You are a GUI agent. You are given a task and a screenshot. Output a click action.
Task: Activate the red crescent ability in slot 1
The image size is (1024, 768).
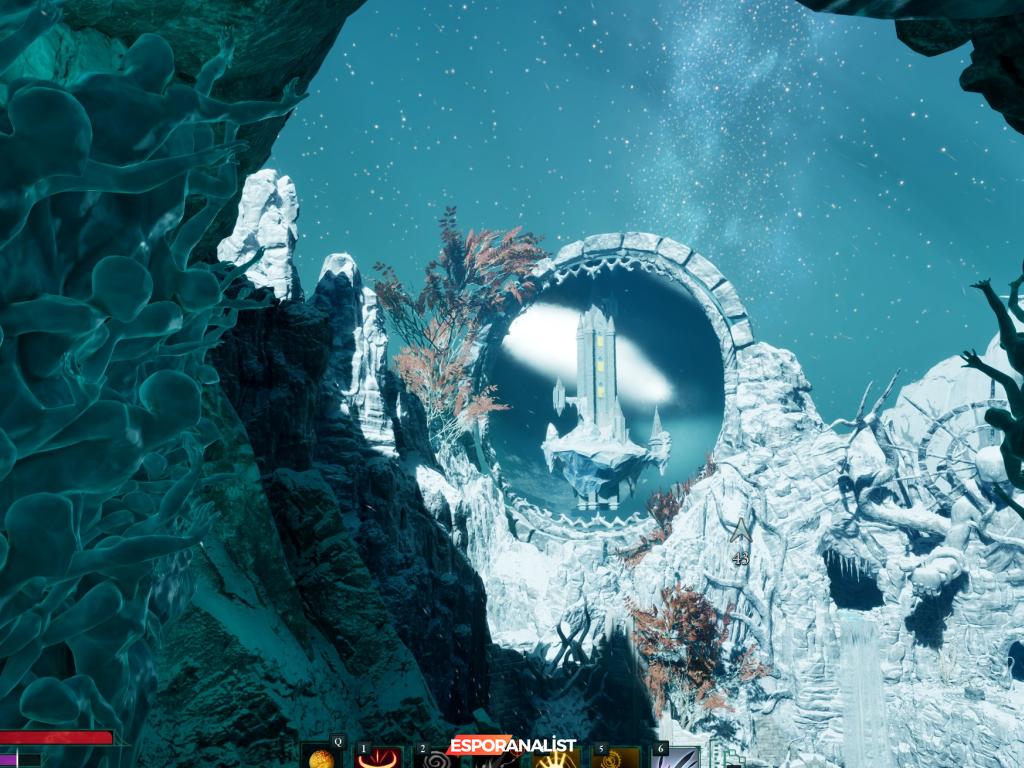(x=380, y=759)
